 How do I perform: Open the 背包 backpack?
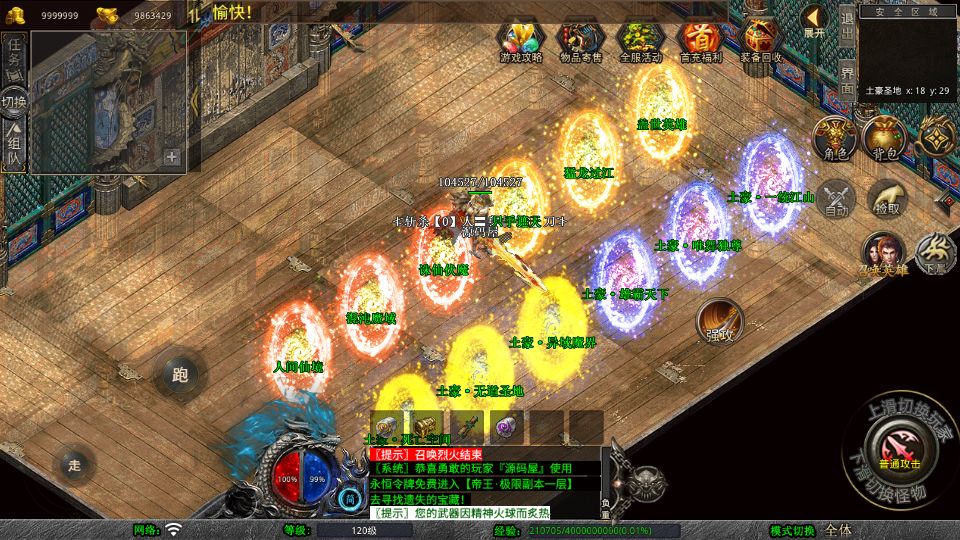[884, 137]
